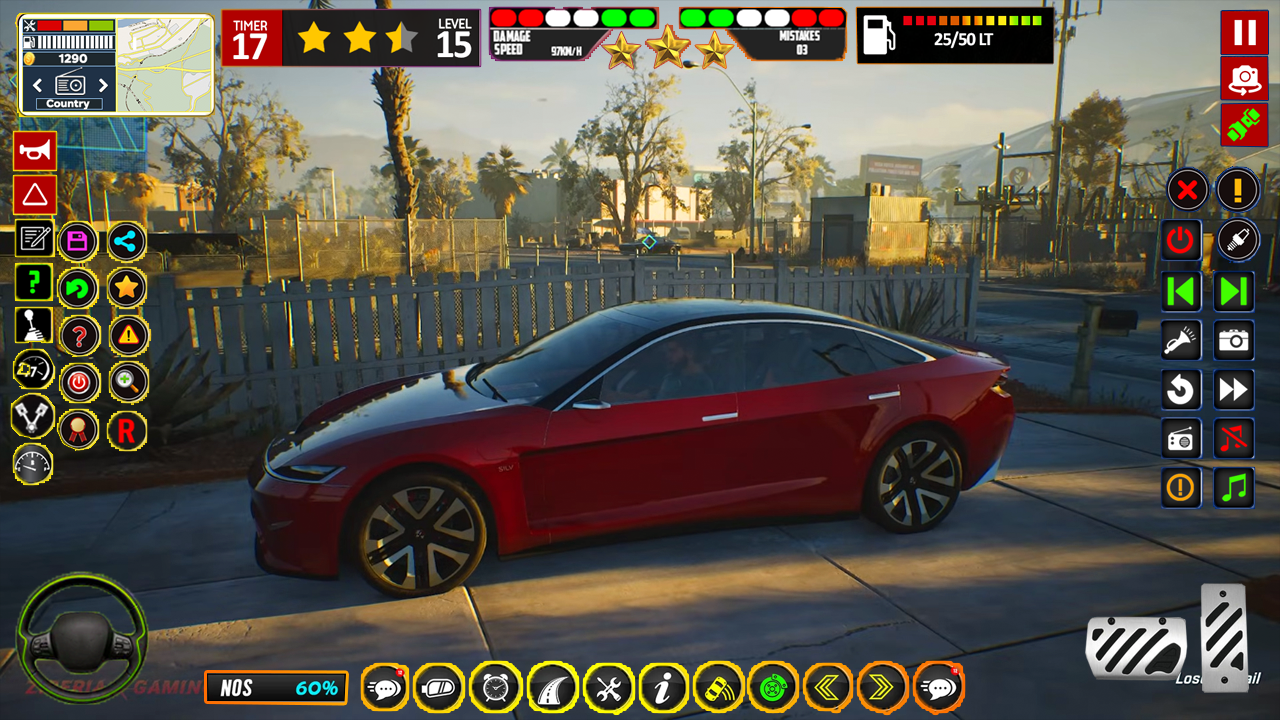Viewport: 1280px width, 720px height.
Task: Pause the game with the pause button
Action: click(x=1244, y=32)
